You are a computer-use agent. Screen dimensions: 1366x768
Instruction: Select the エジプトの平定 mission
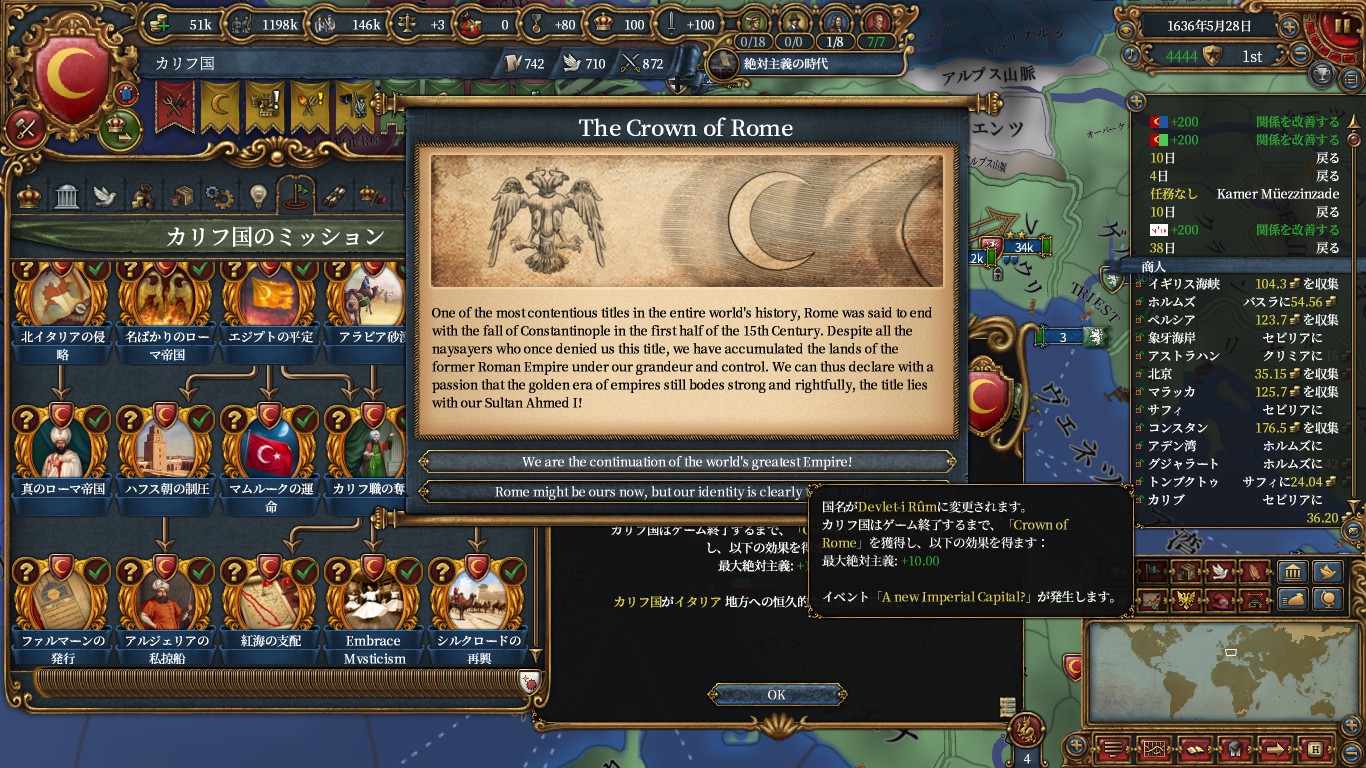pos(268,300)
